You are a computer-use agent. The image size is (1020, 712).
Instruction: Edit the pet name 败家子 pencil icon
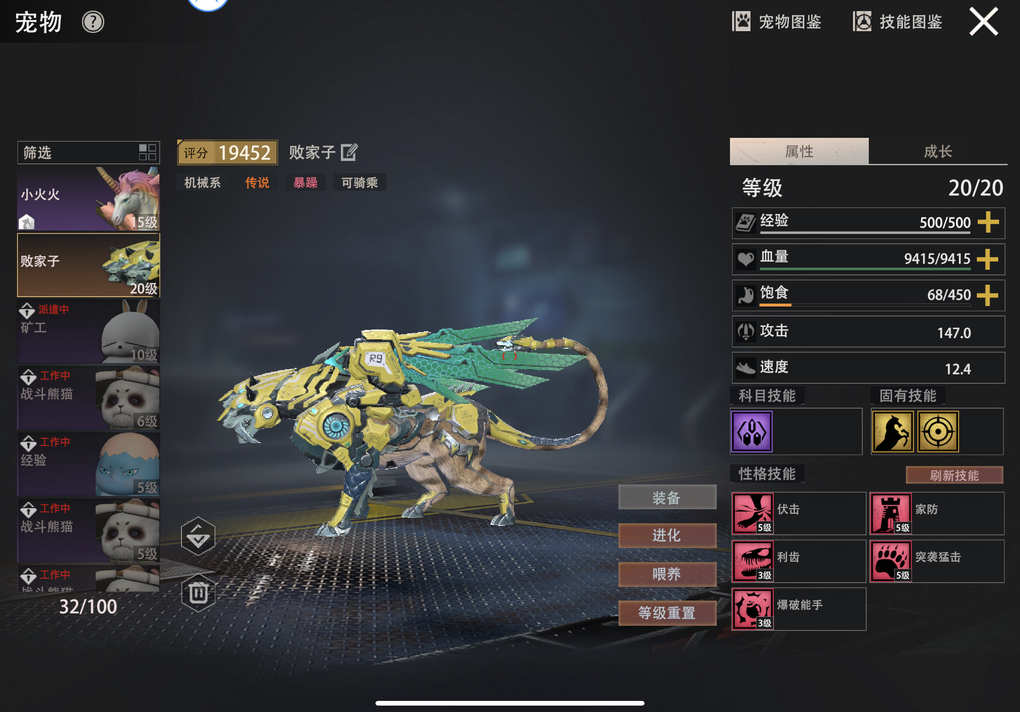(349, 152)
